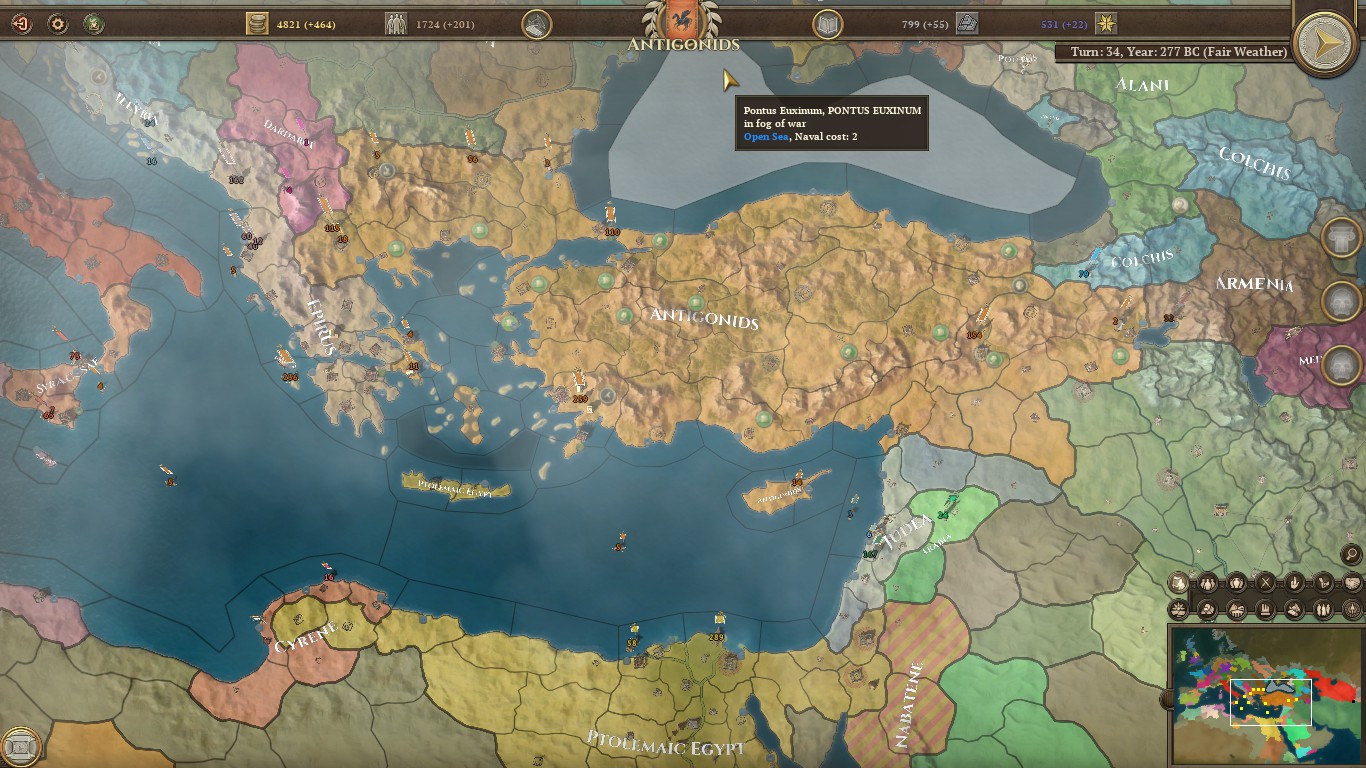1366x768 pixels.
Task: Toggle the three people population filter
Action: pos(1208,582)
